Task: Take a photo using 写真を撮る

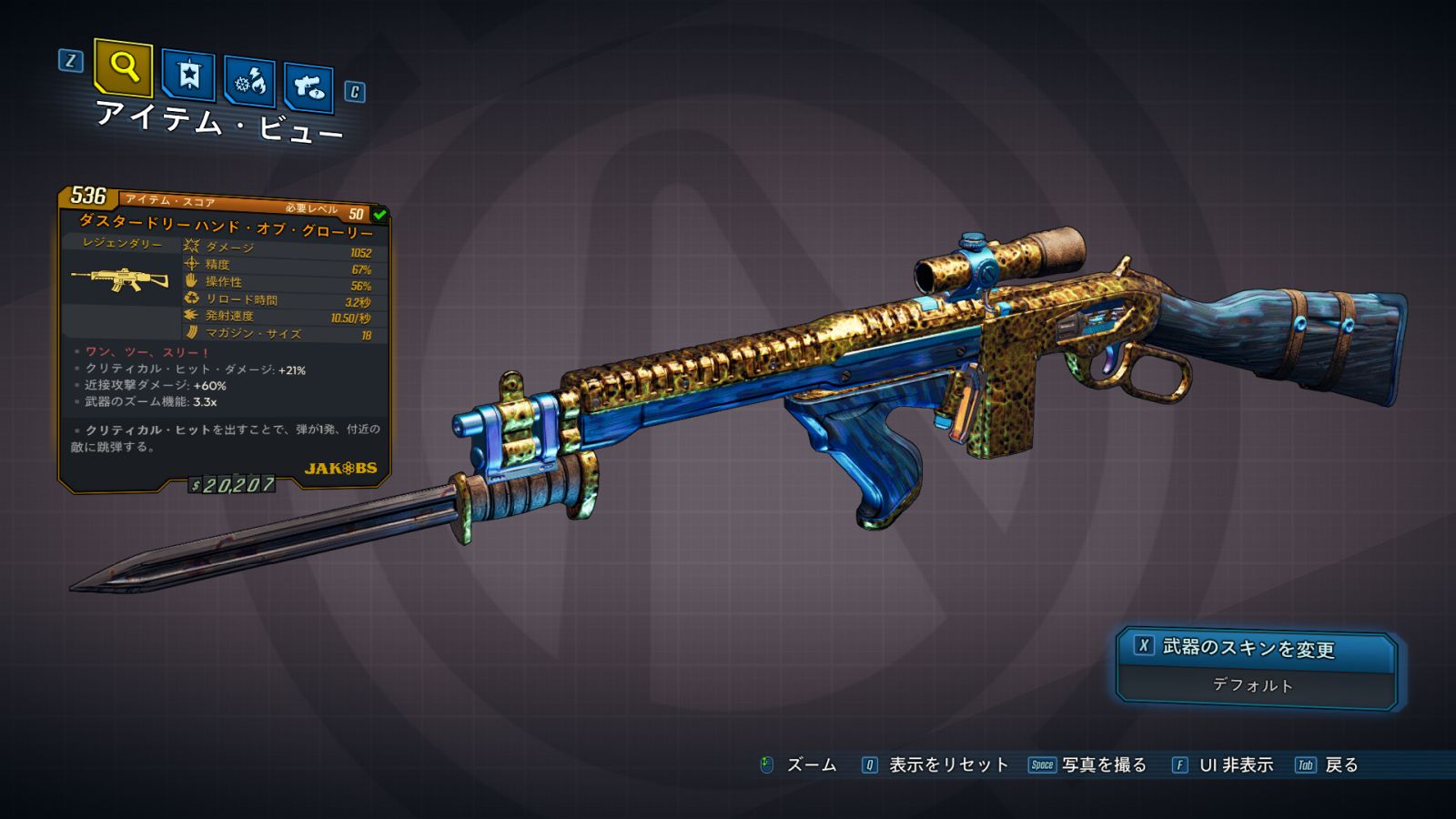Action: tap(1103, 765)
